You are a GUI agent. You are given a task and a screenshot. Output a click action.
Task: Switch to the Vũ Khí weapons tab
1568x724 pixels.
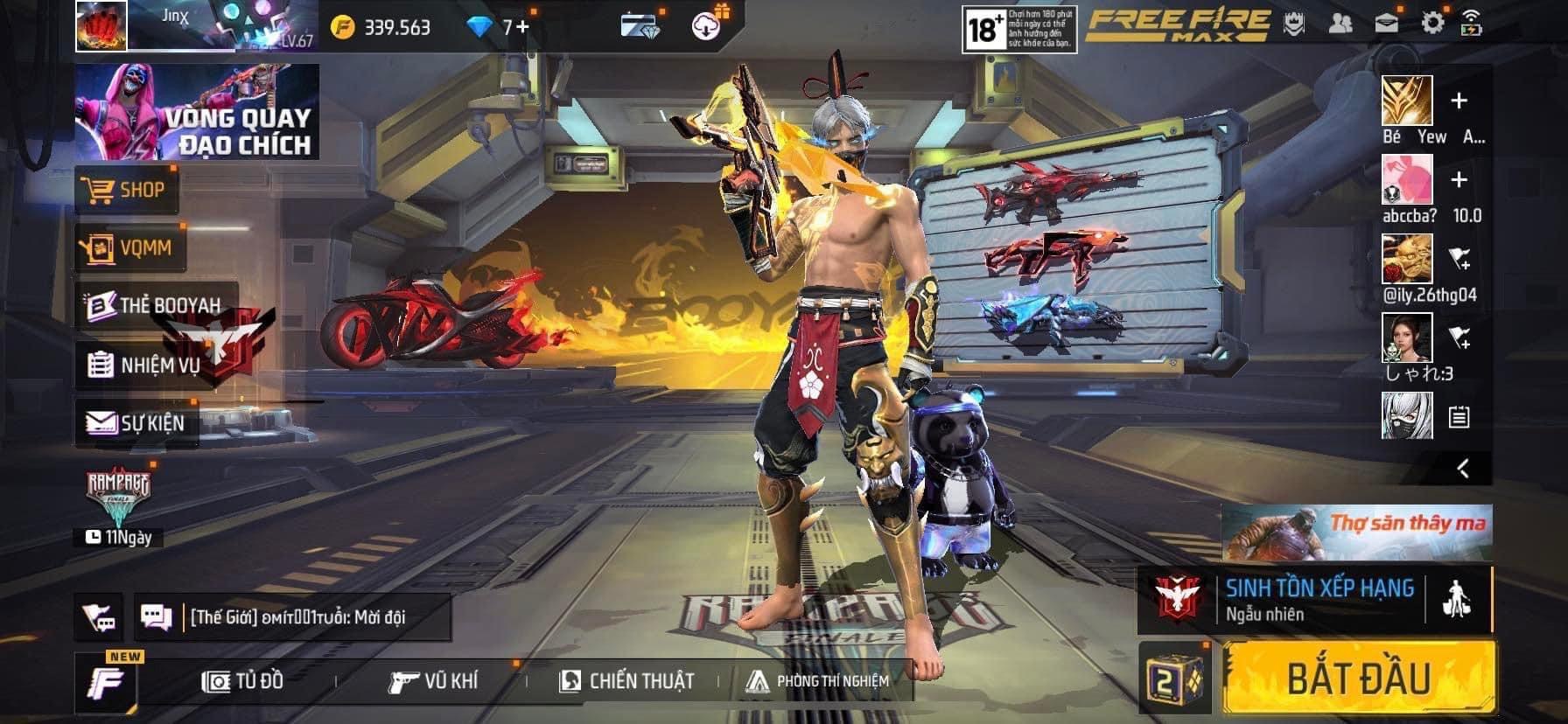434,681
